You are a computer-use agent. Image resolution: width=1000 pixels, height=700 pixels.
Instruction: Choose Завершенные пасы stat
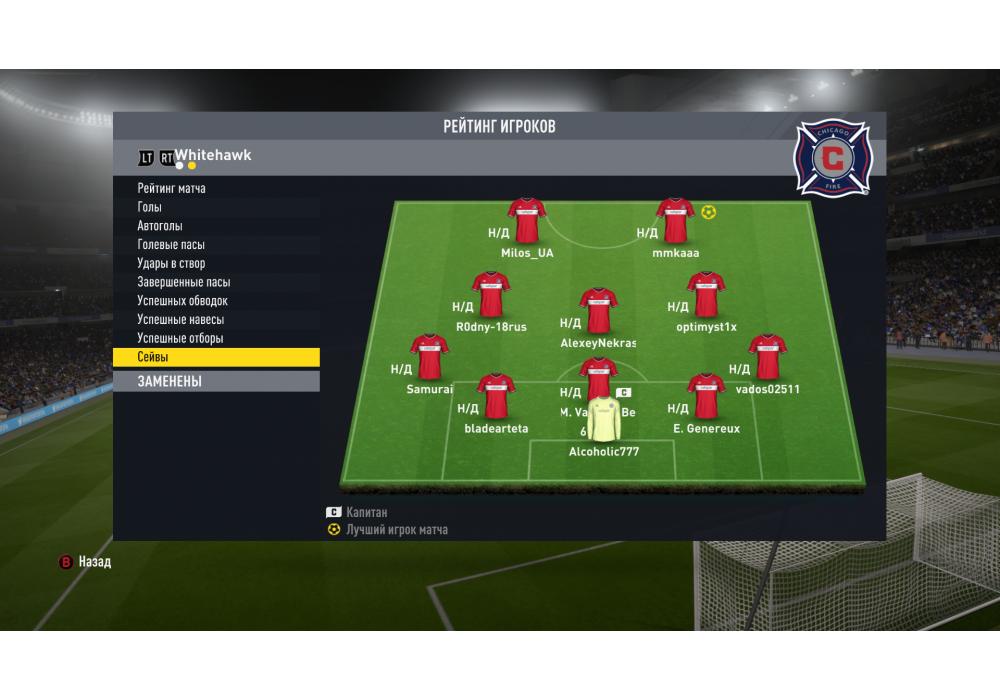point(183,282)
